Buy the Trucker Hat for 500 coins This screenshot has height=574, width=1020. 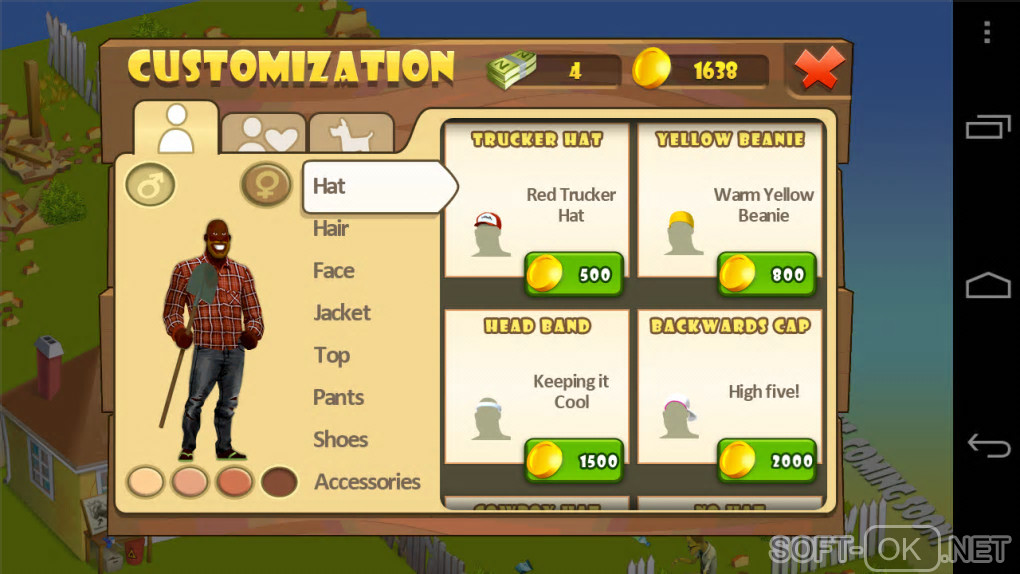(x=574, y=274)
